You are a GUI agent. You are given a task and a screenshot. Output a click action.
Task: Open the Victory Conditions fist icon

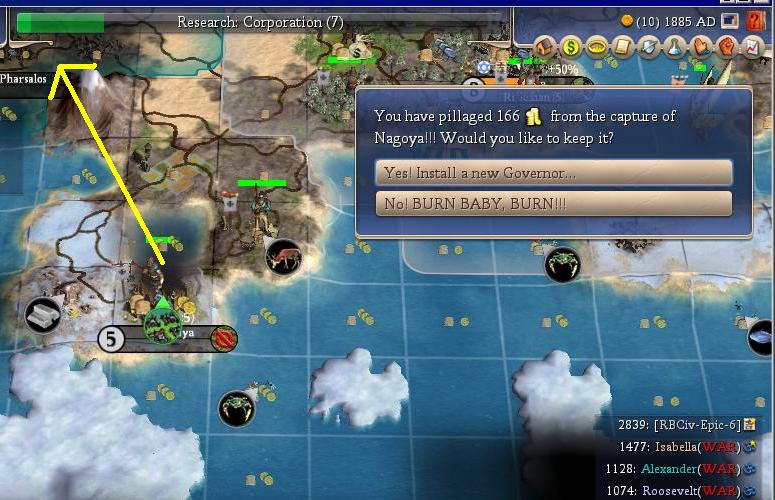pyautogui.click(x=727, y=46)
